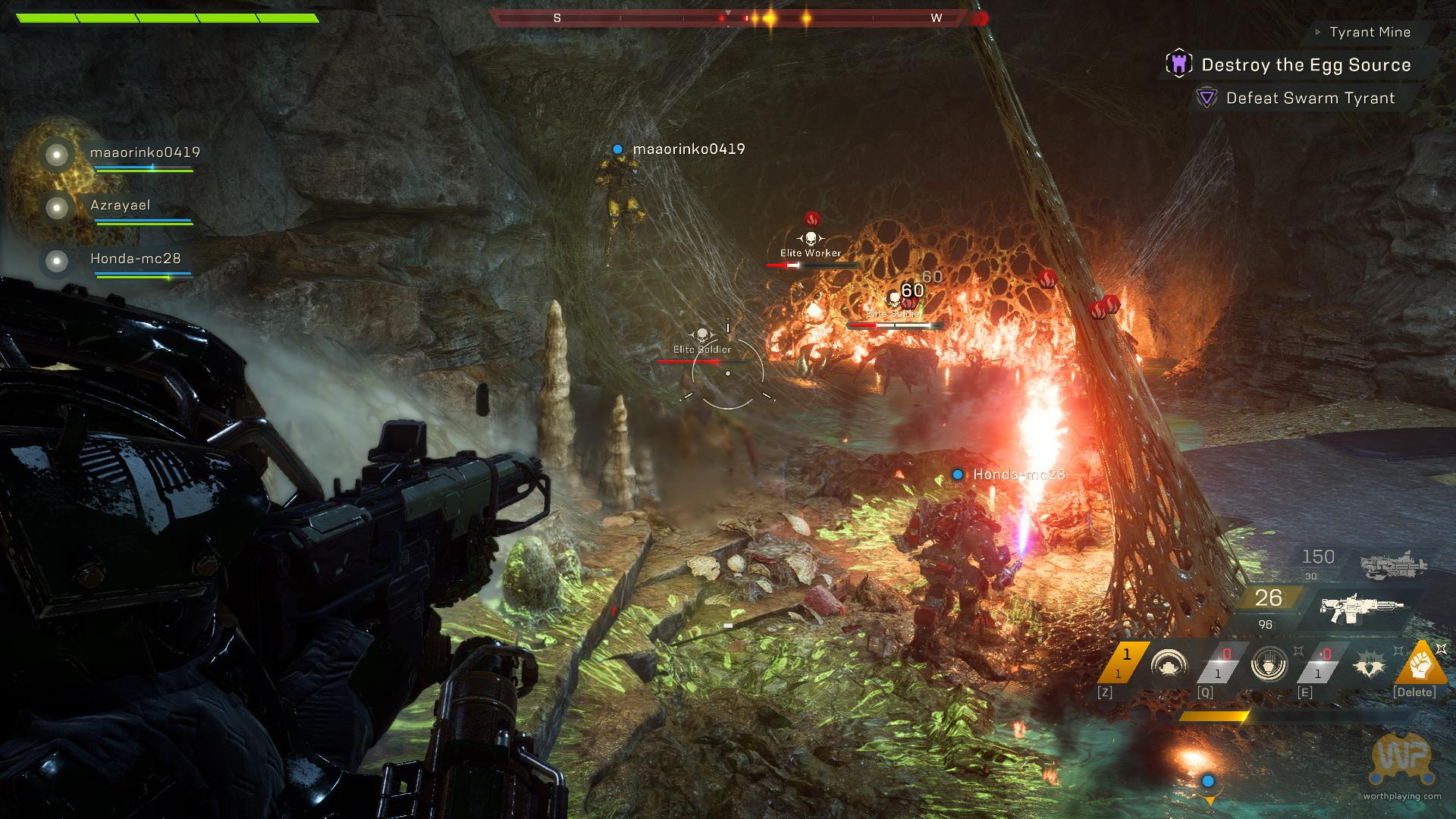Select squad member Honda-mc28 in team list

(x=135, y=259)
